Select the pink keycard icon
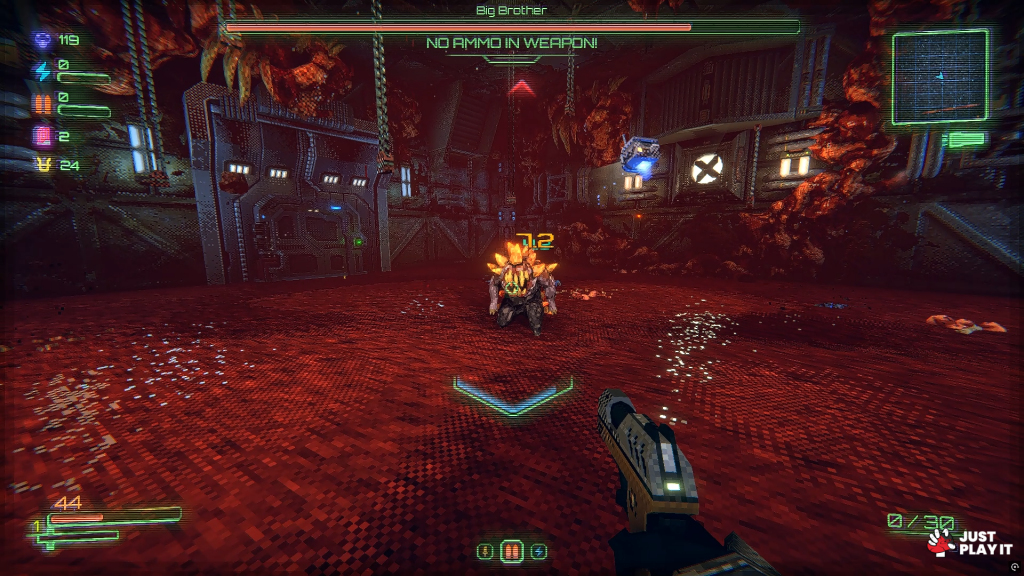 (42, 135)
